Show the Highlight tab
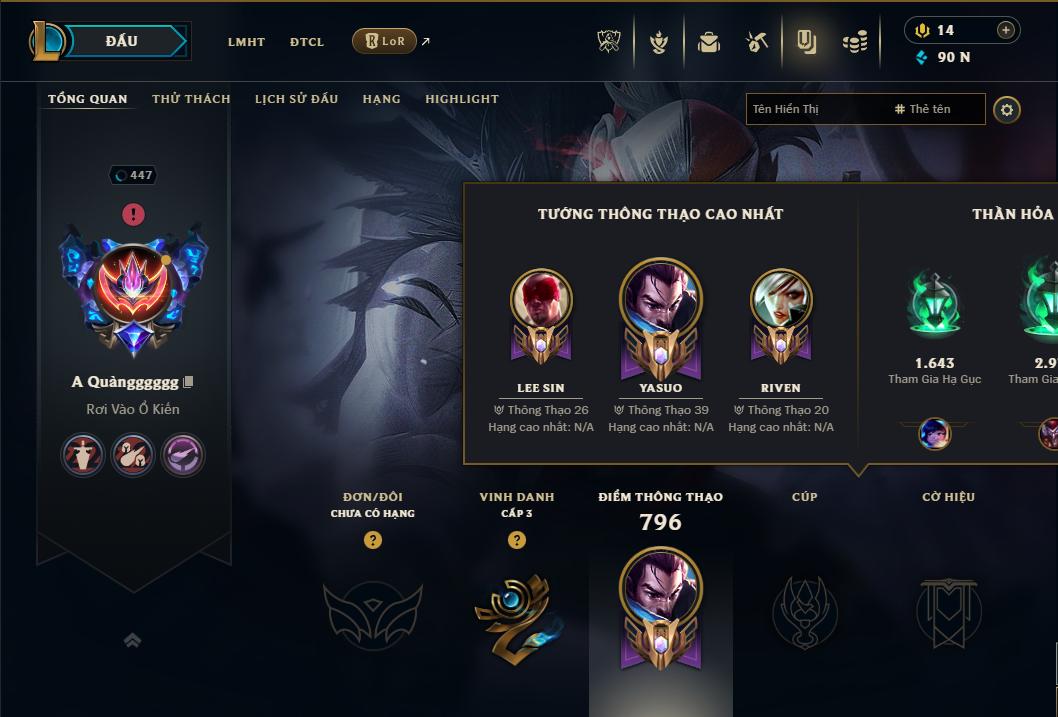The height and width of the screenshot is (717, 1058). pyautogui.click(x=462, y=99)
